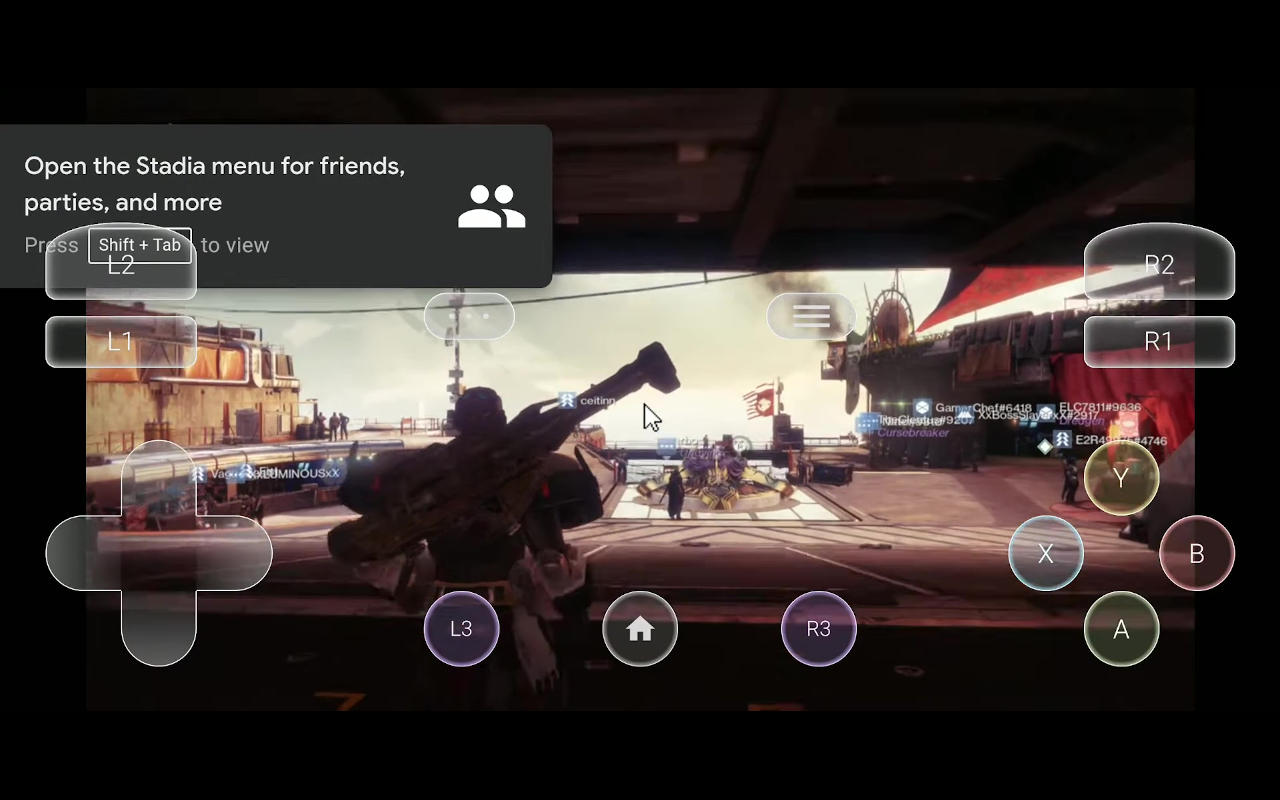Tap the green A face button
Image resolution: width=1280 pixels, height=800 pixels.
point(1121,629)
